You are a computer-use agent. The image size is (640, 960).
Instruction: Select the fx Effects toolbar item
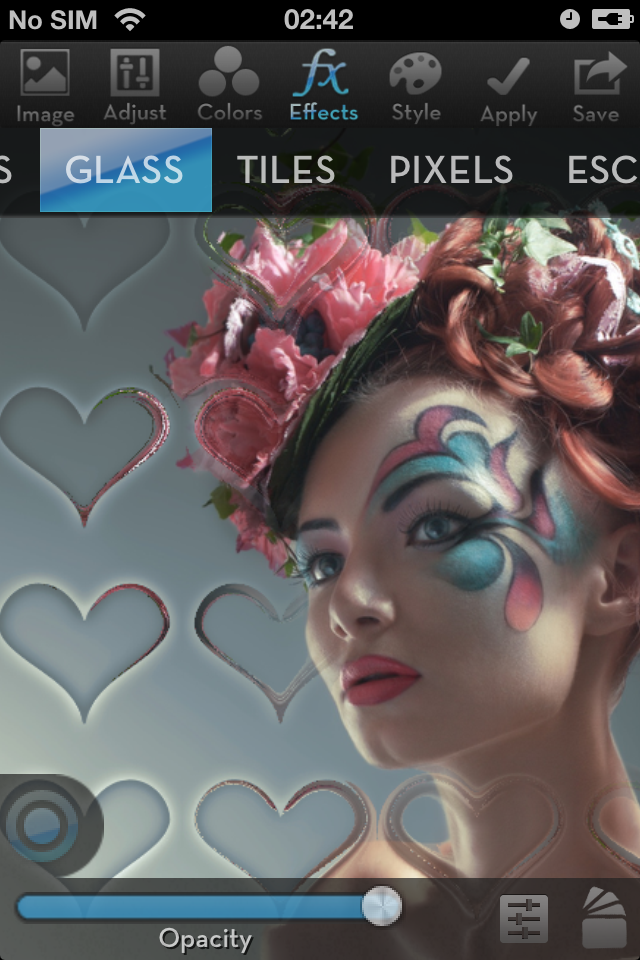click(x=323, y=86)
